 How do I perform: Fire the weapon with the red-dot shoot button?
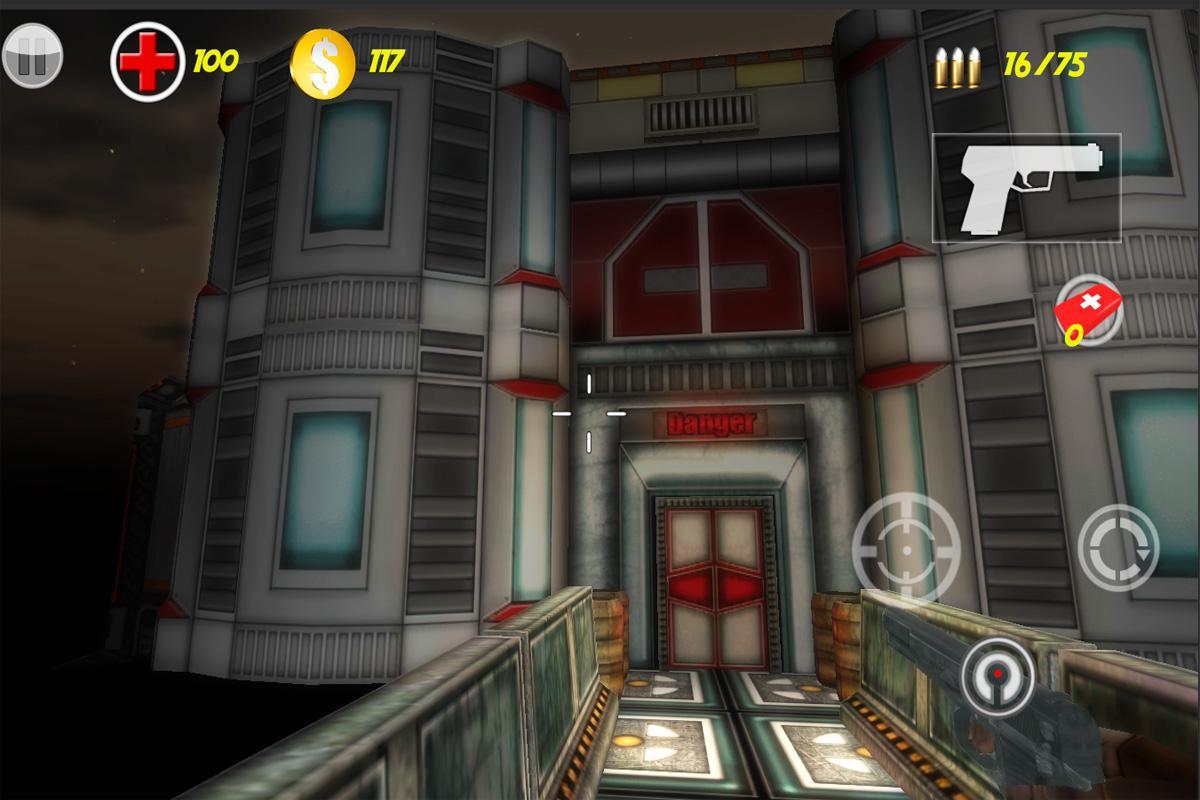[997, 678]
